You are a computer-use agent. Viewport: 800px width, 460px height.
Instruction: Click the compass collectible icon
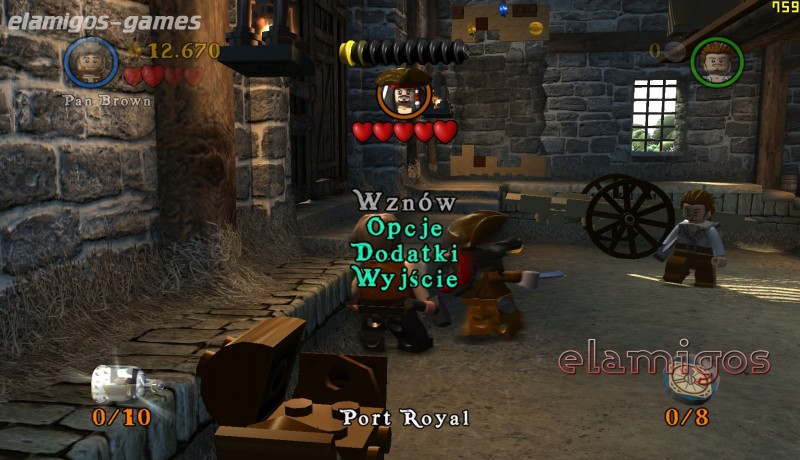688,384
